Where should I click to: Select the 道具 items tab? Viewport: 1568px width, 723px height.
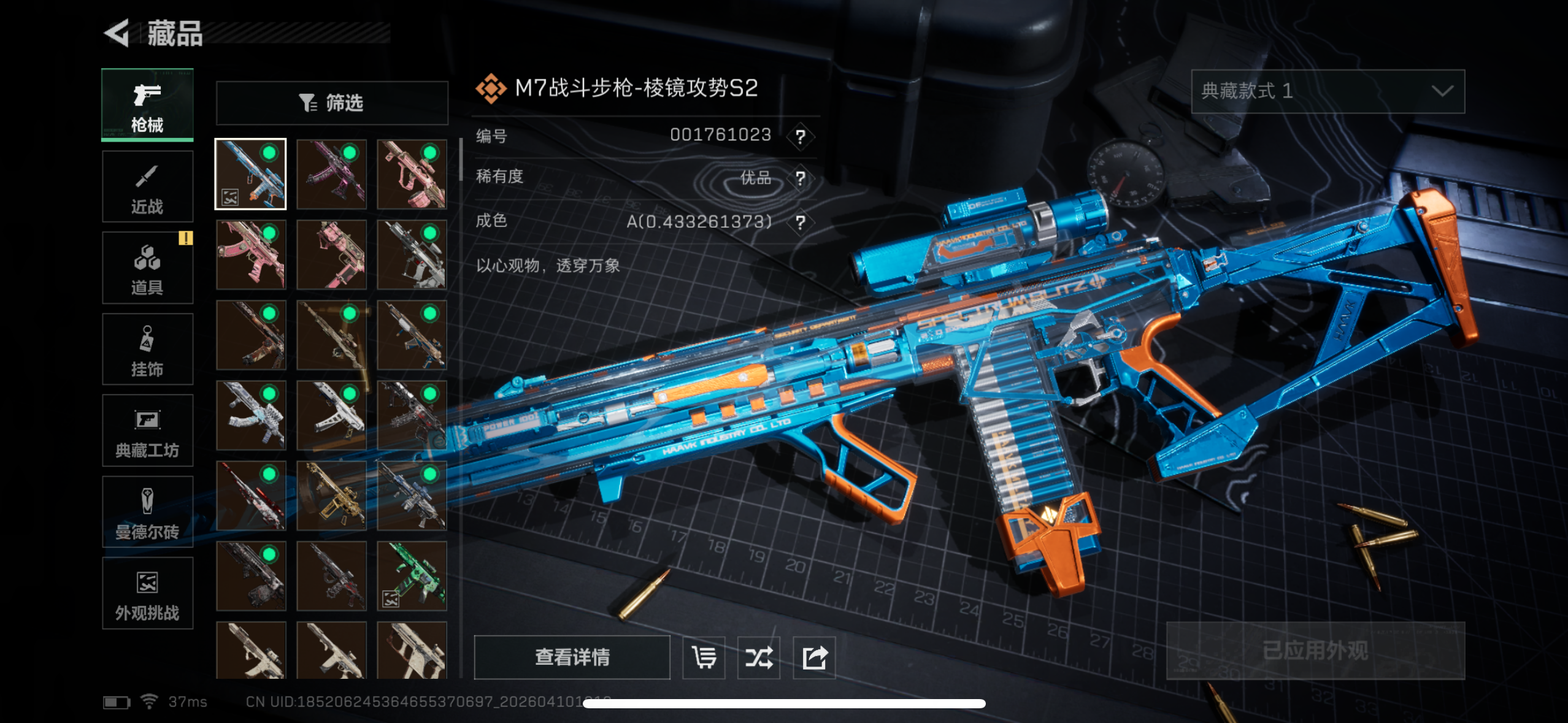[x=147, y=268]
